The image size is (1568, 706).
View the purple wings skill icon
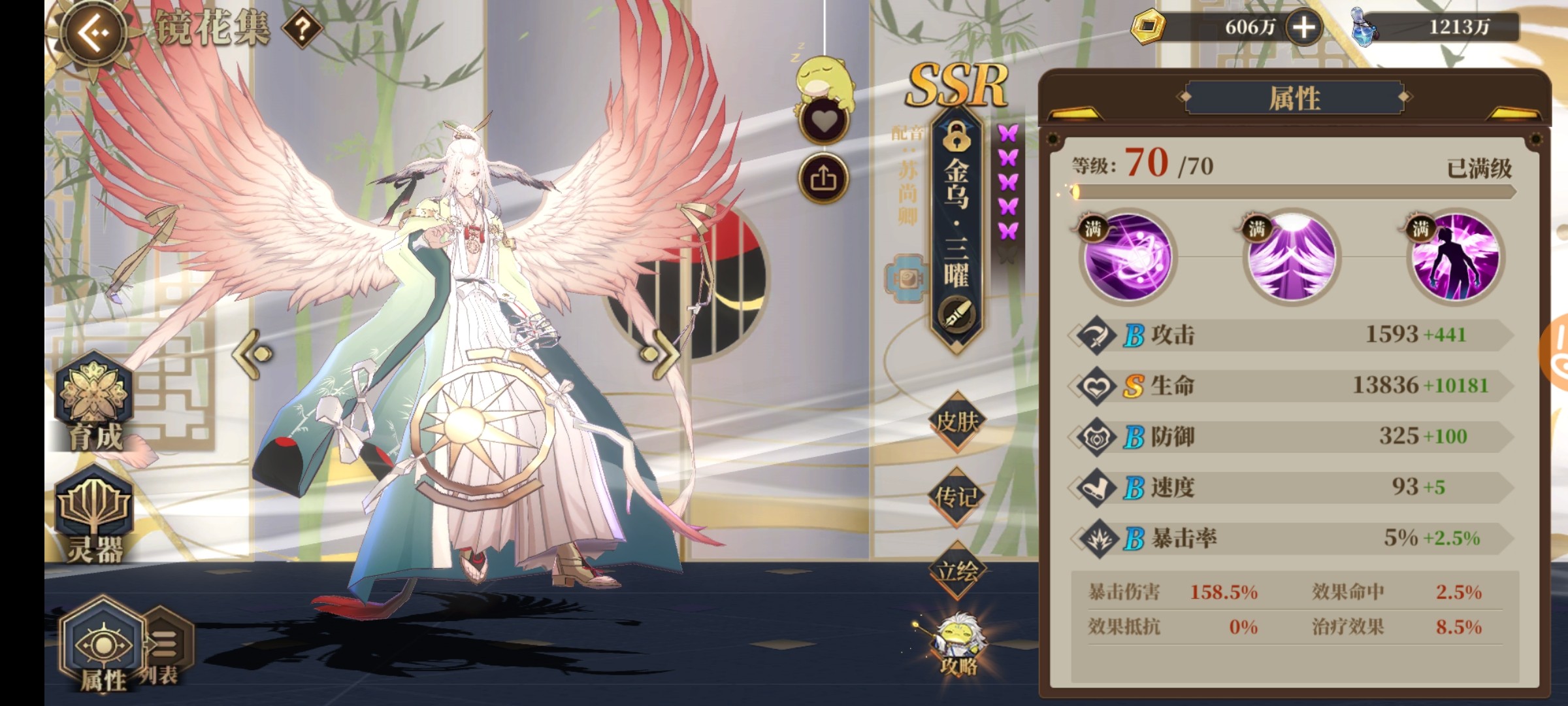[x=1290, y=257]
